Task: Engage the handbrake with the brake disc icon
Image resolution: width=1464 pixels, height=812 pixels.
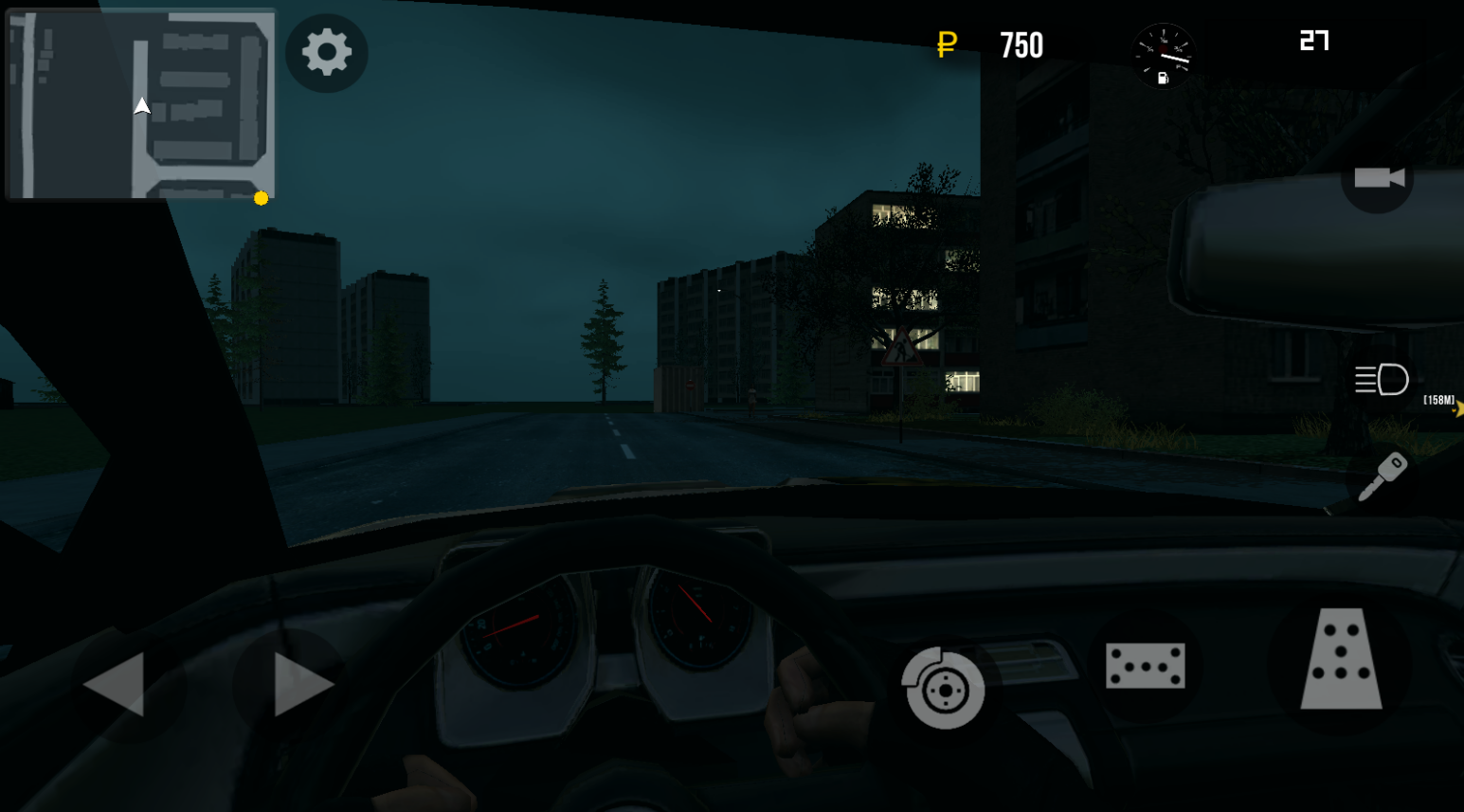Action: [x=943, y=691]
